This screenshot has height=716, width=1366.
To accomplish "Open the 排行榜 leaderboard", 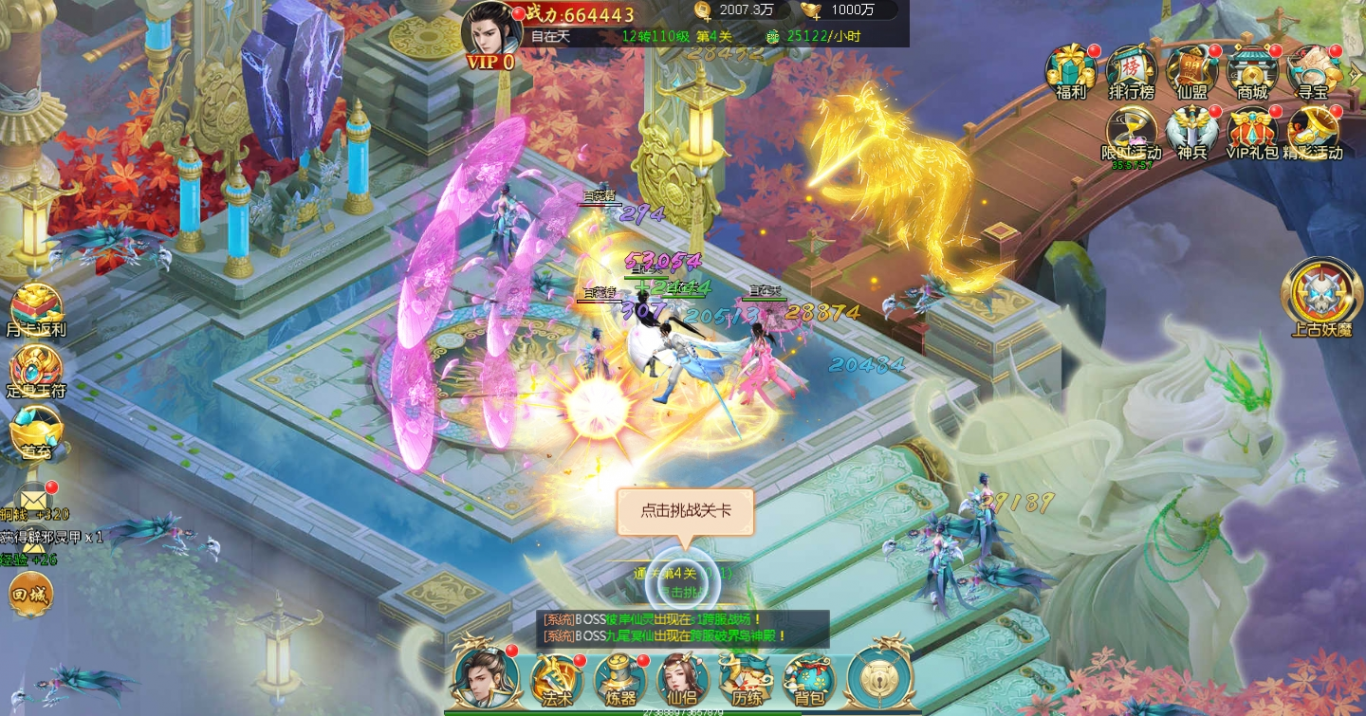I will pyautogui.click(x=1131, y=70).
